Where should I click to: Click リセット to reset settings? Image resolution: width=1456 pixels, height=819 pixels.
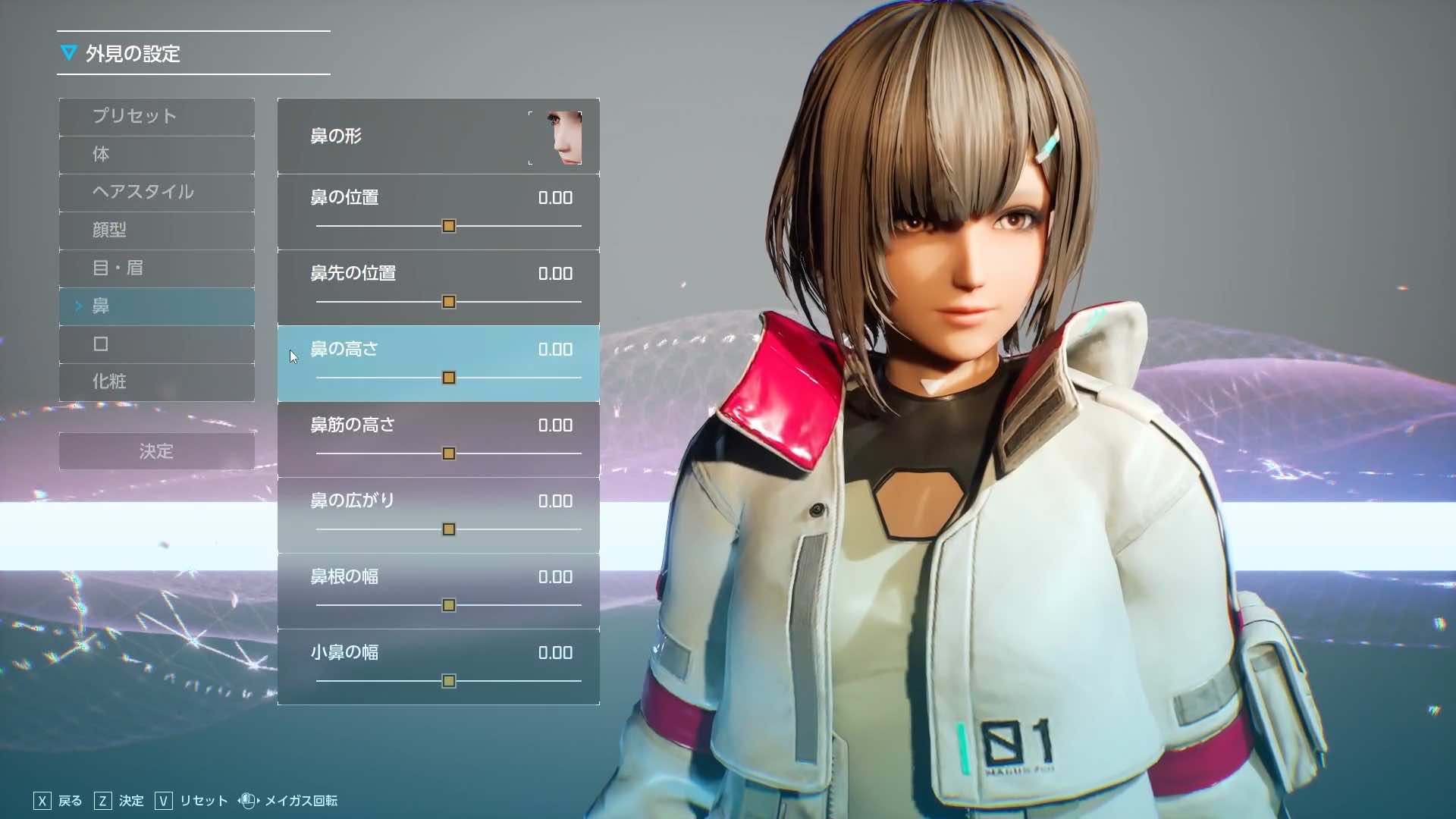point(202,801)
